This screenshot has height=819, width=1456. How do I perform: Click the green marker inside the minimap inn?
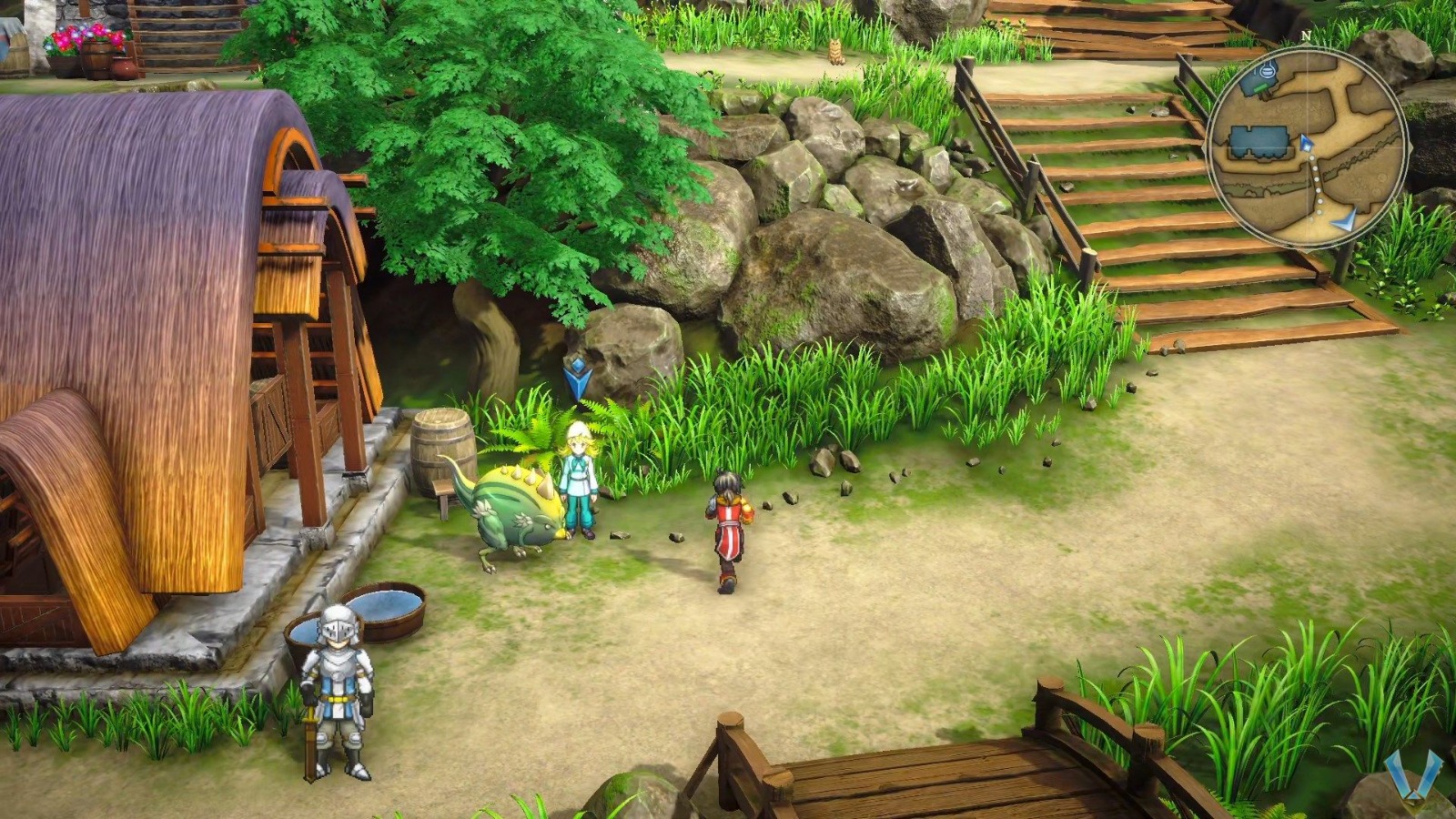[1259, 87]
